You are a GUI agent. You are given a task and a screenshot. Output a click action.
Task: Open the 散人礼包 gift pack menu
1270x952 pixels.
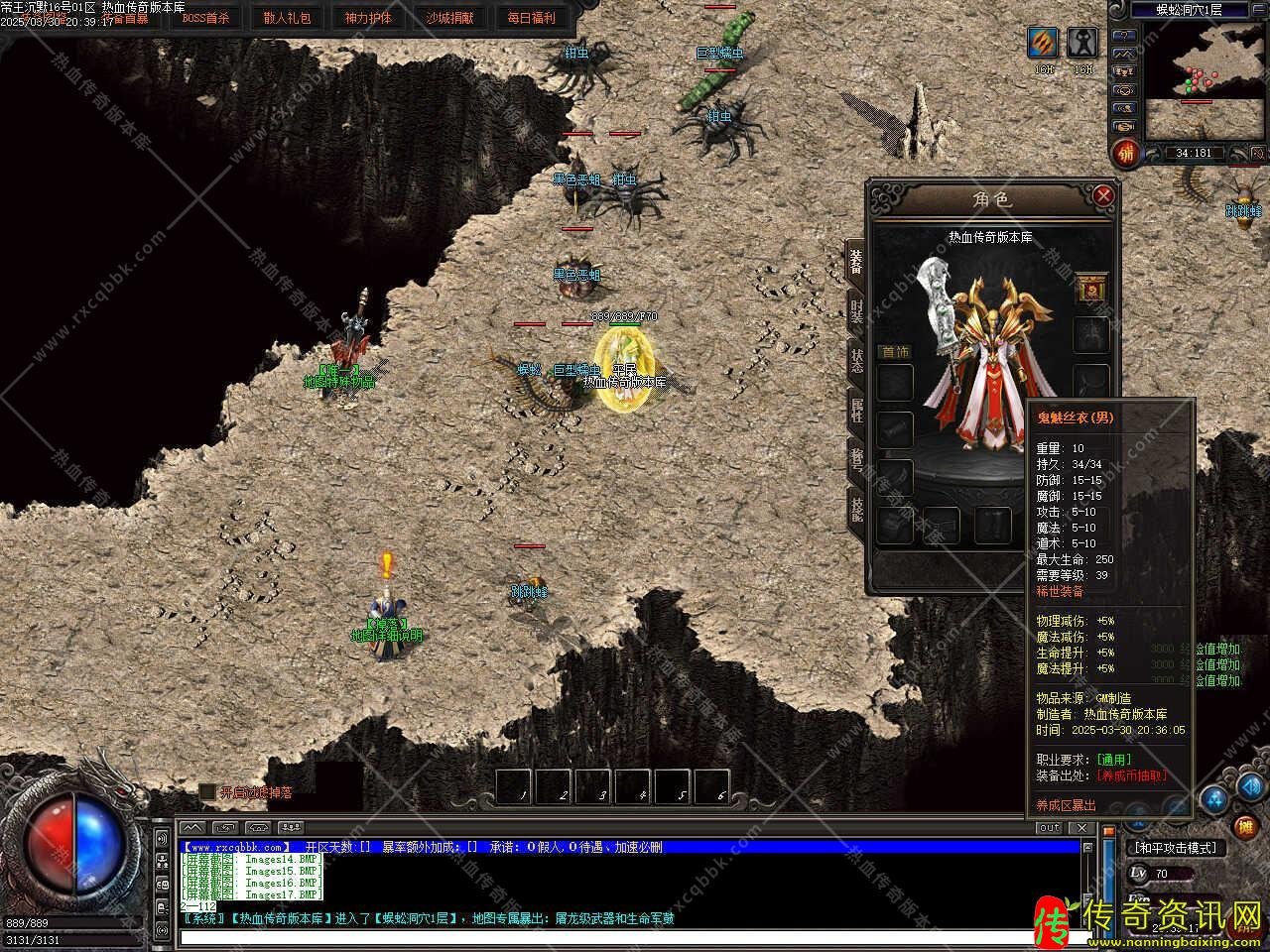(288, 18)
